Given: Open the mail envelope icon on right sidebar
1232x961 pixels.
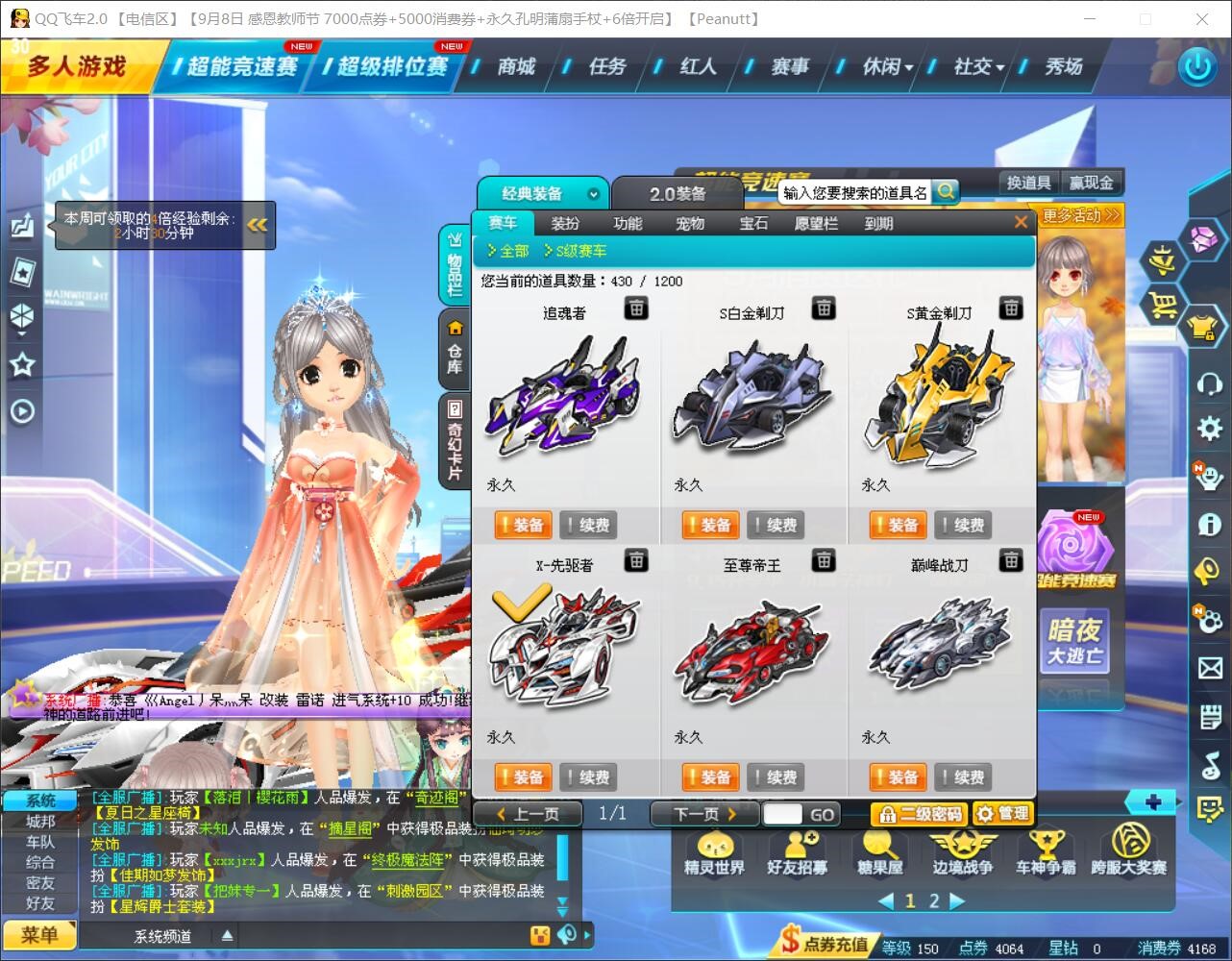Looking at the screenshot, I should pos(1209,666).
